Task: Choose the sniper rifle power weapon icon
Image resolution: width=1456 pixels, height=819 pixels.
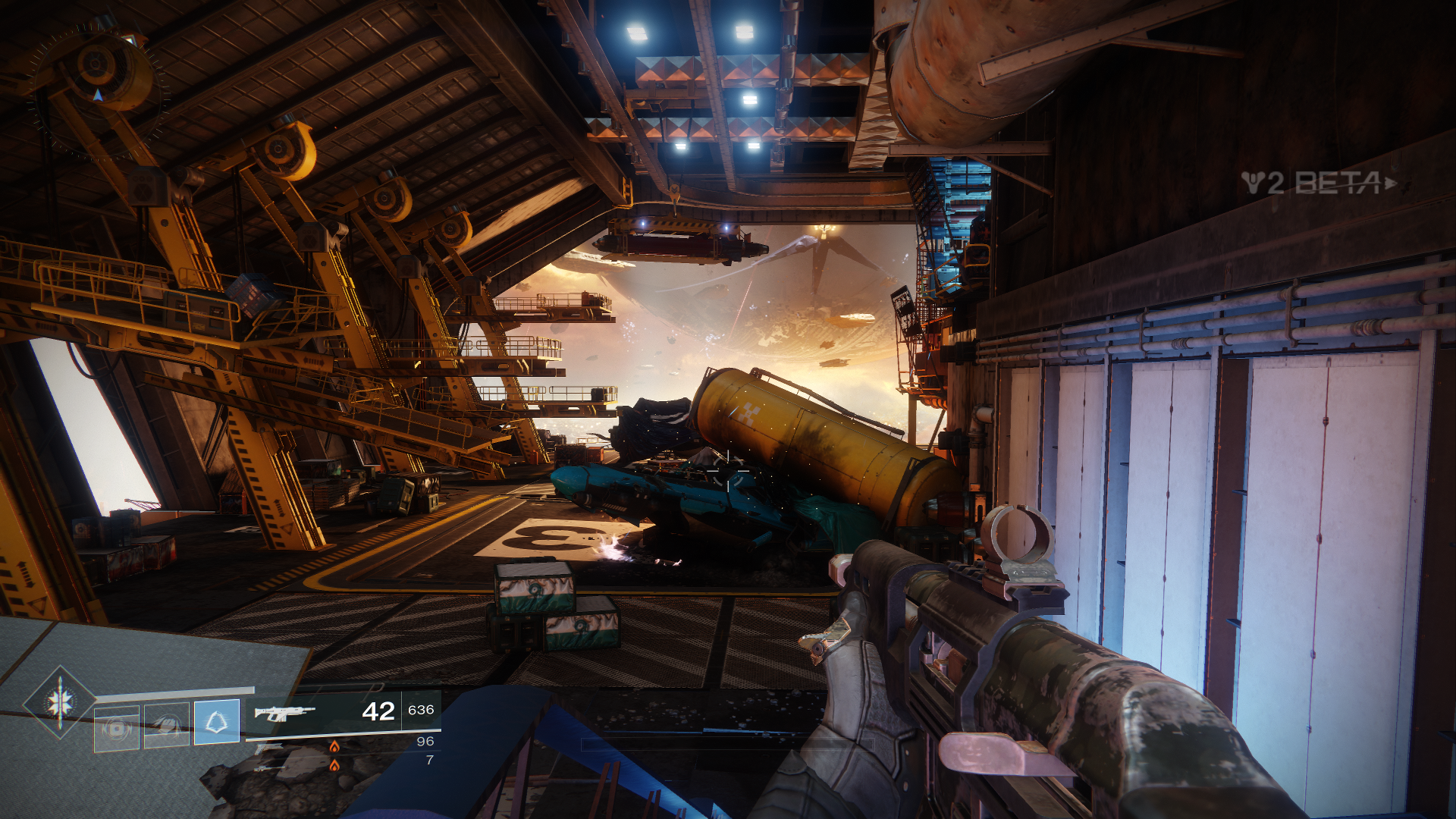Action: (x=269, y=767)
